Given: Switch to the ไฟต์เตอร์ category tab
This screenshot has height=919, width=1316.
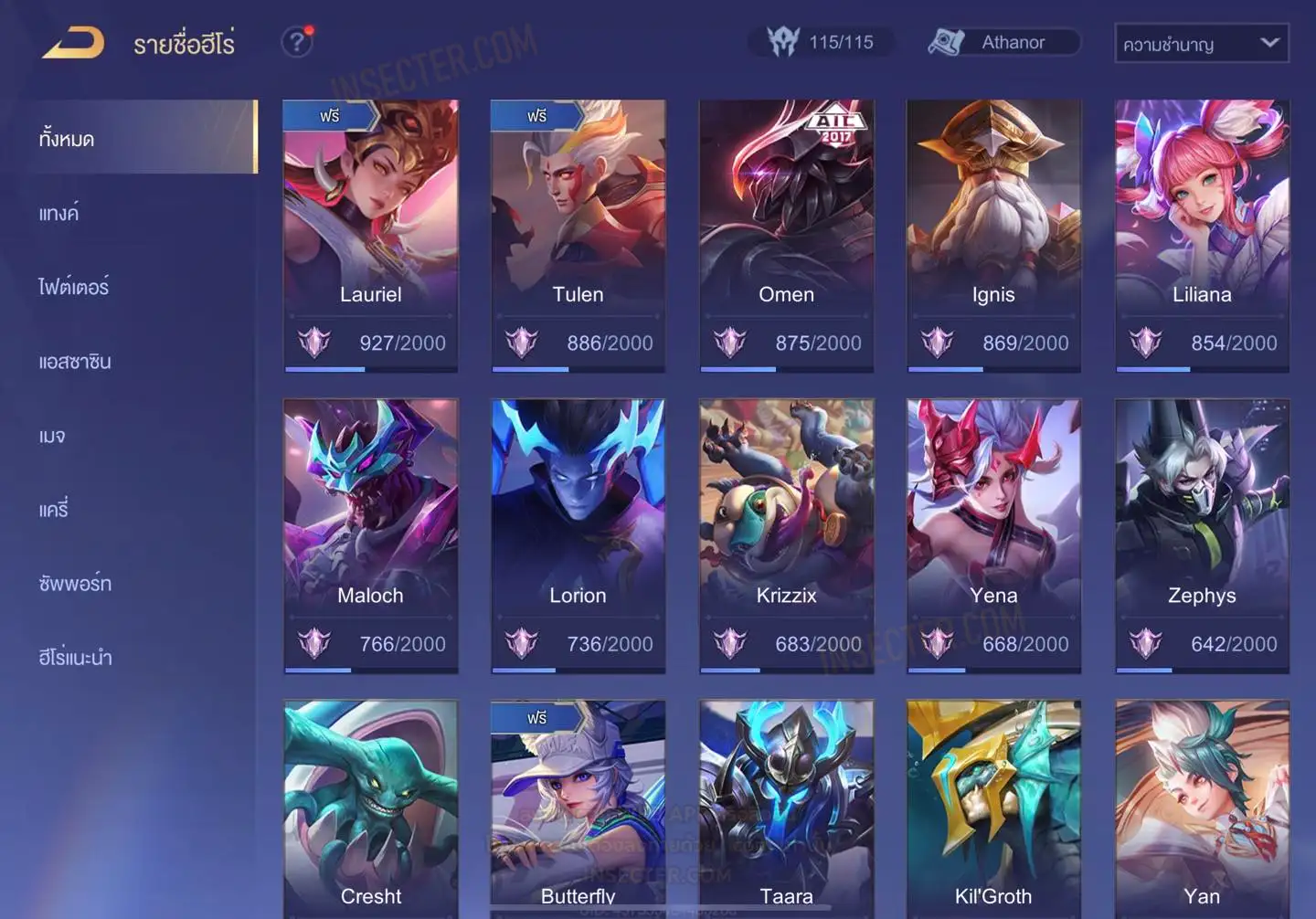Looking at the screenshot, I should pos(74,288).
